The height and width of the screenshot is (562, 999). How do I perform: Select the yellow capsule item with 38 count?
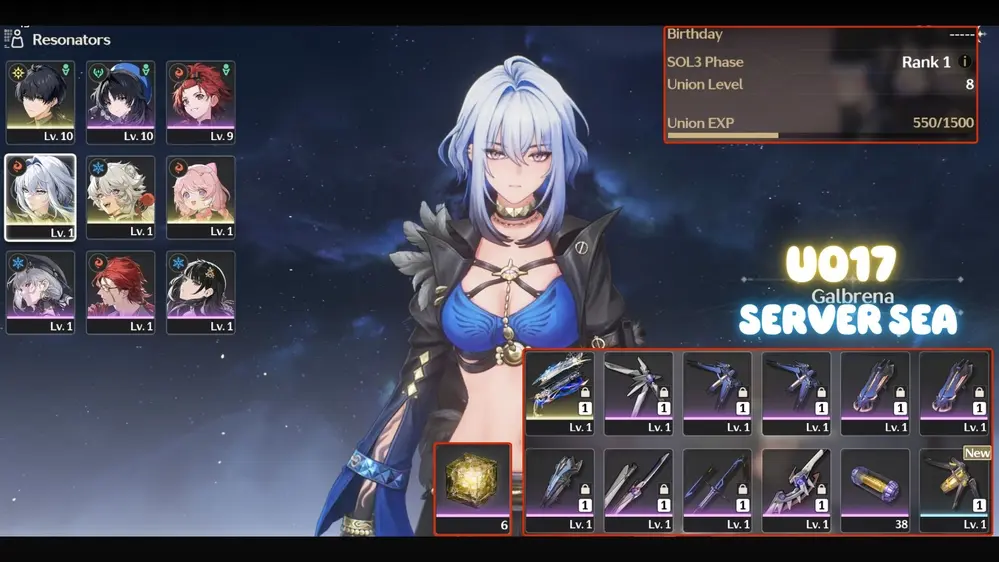pyautogui.click(x=875, y=483)
